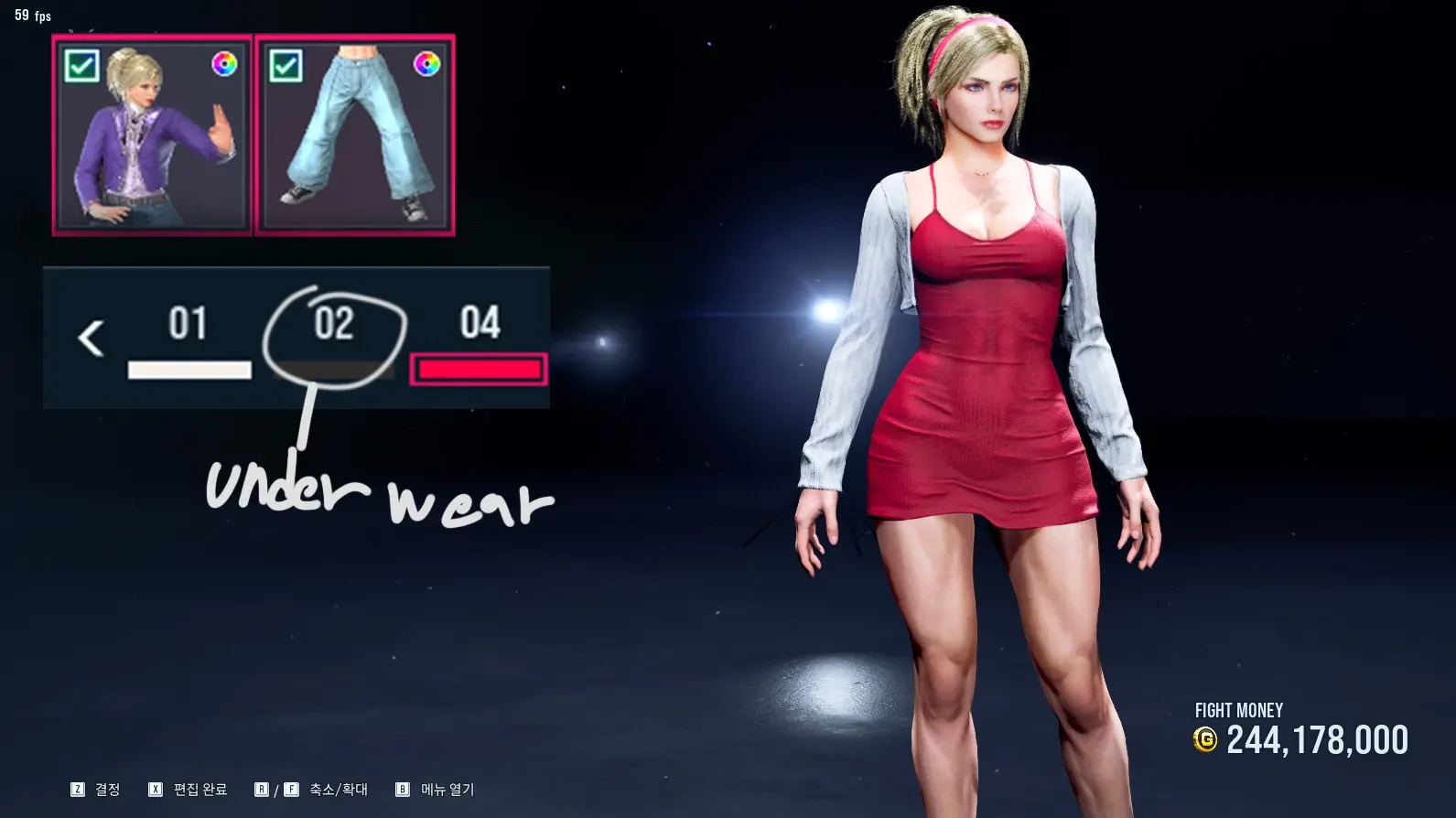Image resolution: width=1456 pixels, height=818 pixels.
Task: Click the F key icon for 확대
Action: click(x=291, y=789)
